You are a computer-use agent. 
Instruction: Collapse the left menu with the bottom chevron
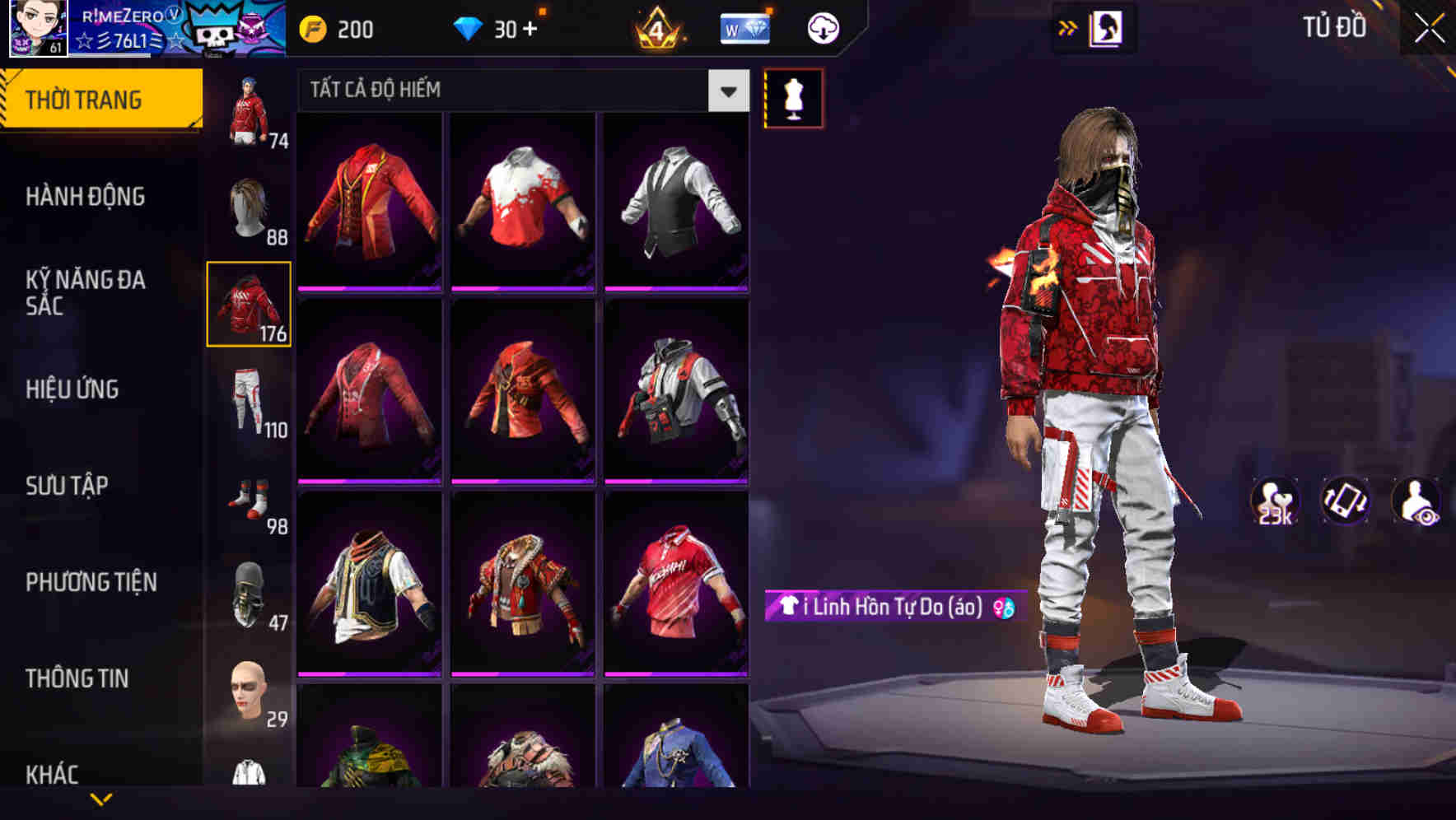click(101, 799)
